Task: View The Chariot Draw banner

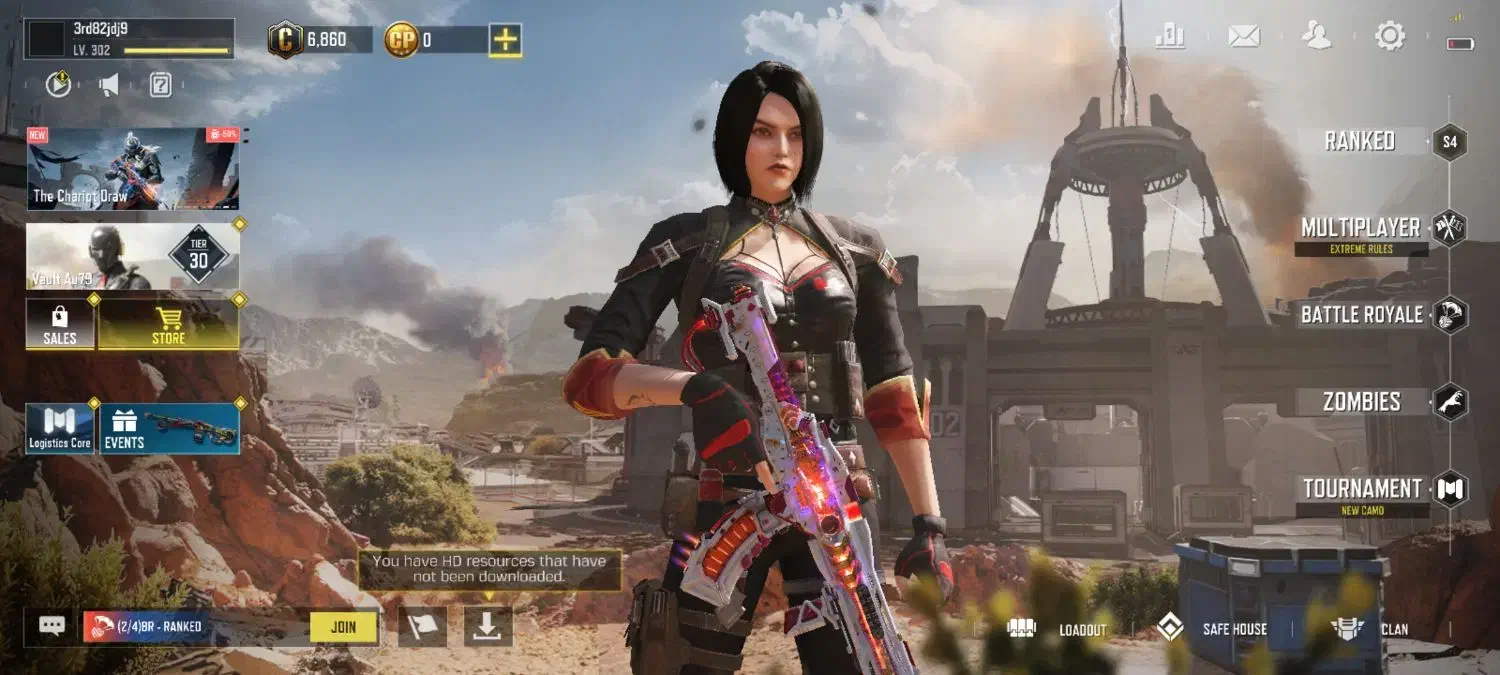Action: (133, 168)
